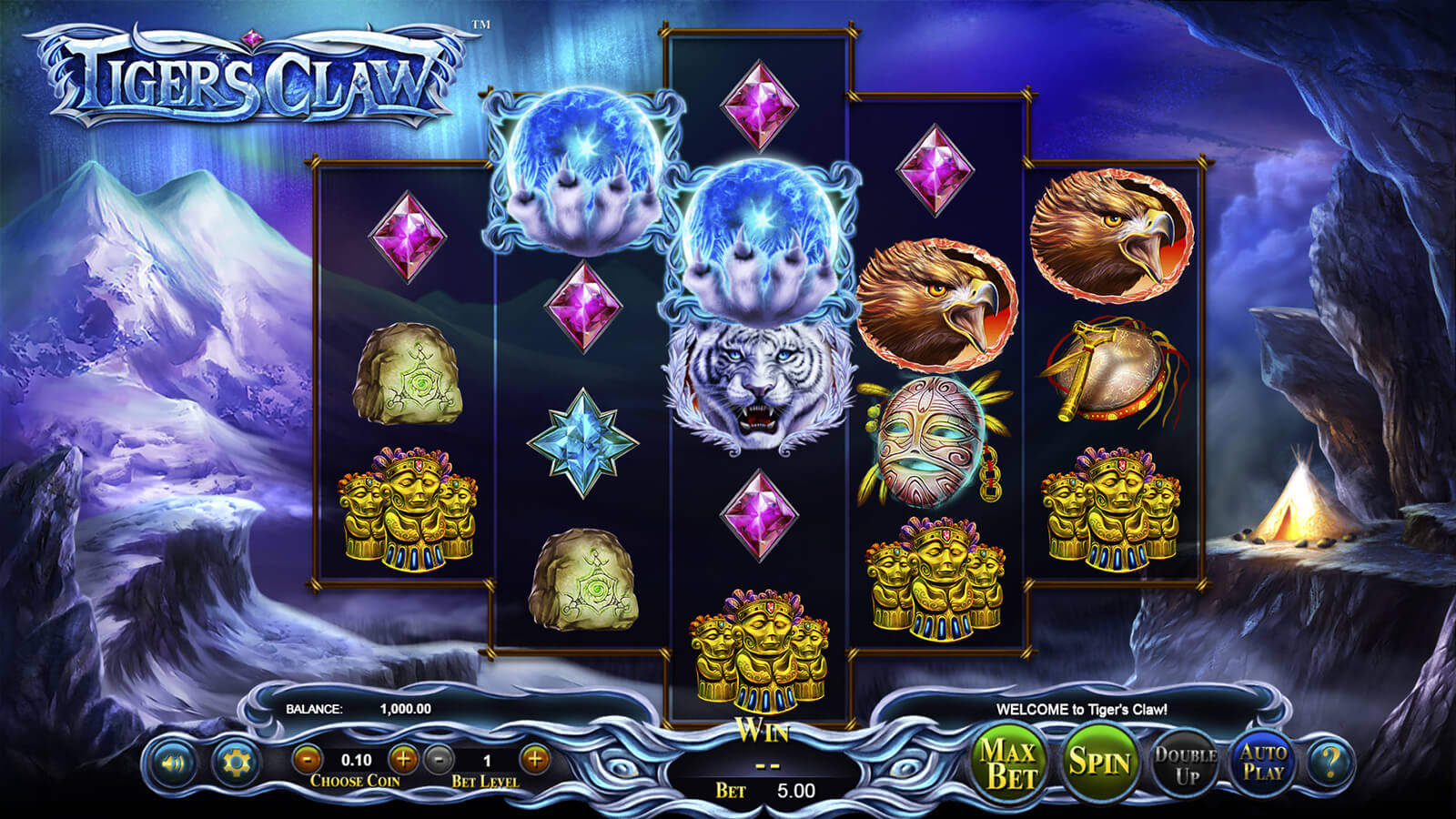The width and height of the screenshot is (1456, 819).
Task: Toggle the sound speaker icon
Action: coord(172,763)
